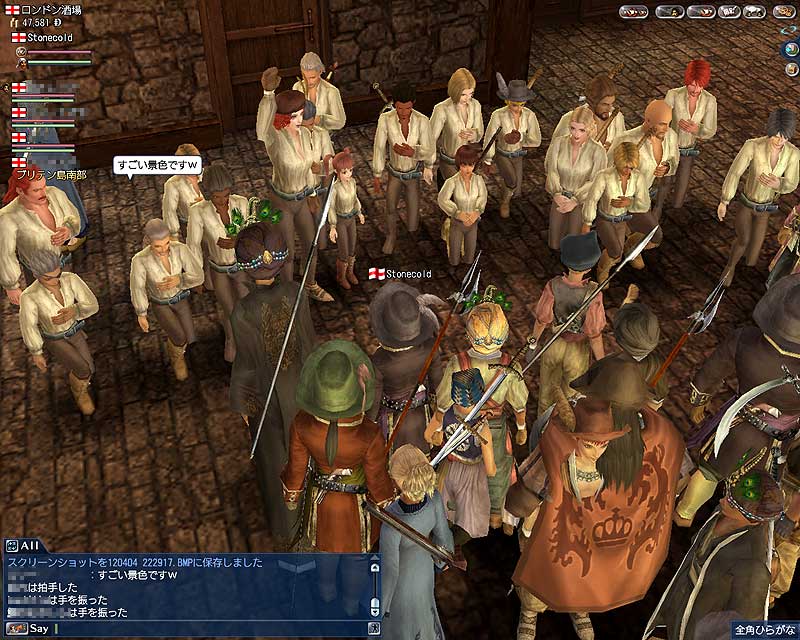The image size is (800, 640).
Task: Jump chat log down with the bottom arrow
Action: [374, 611]
